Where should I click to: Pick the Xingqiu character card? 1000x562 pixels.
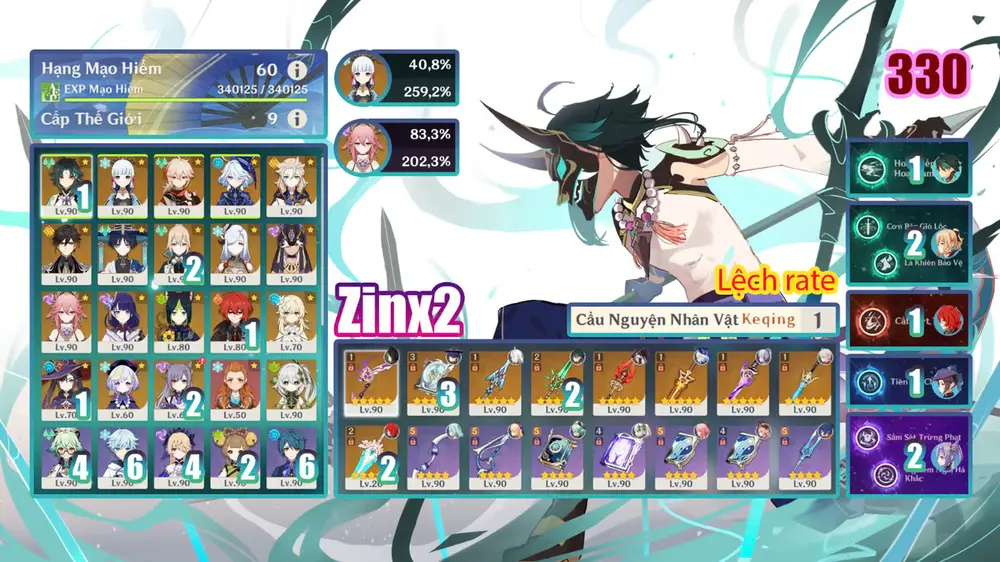click(x=290, y=457)
